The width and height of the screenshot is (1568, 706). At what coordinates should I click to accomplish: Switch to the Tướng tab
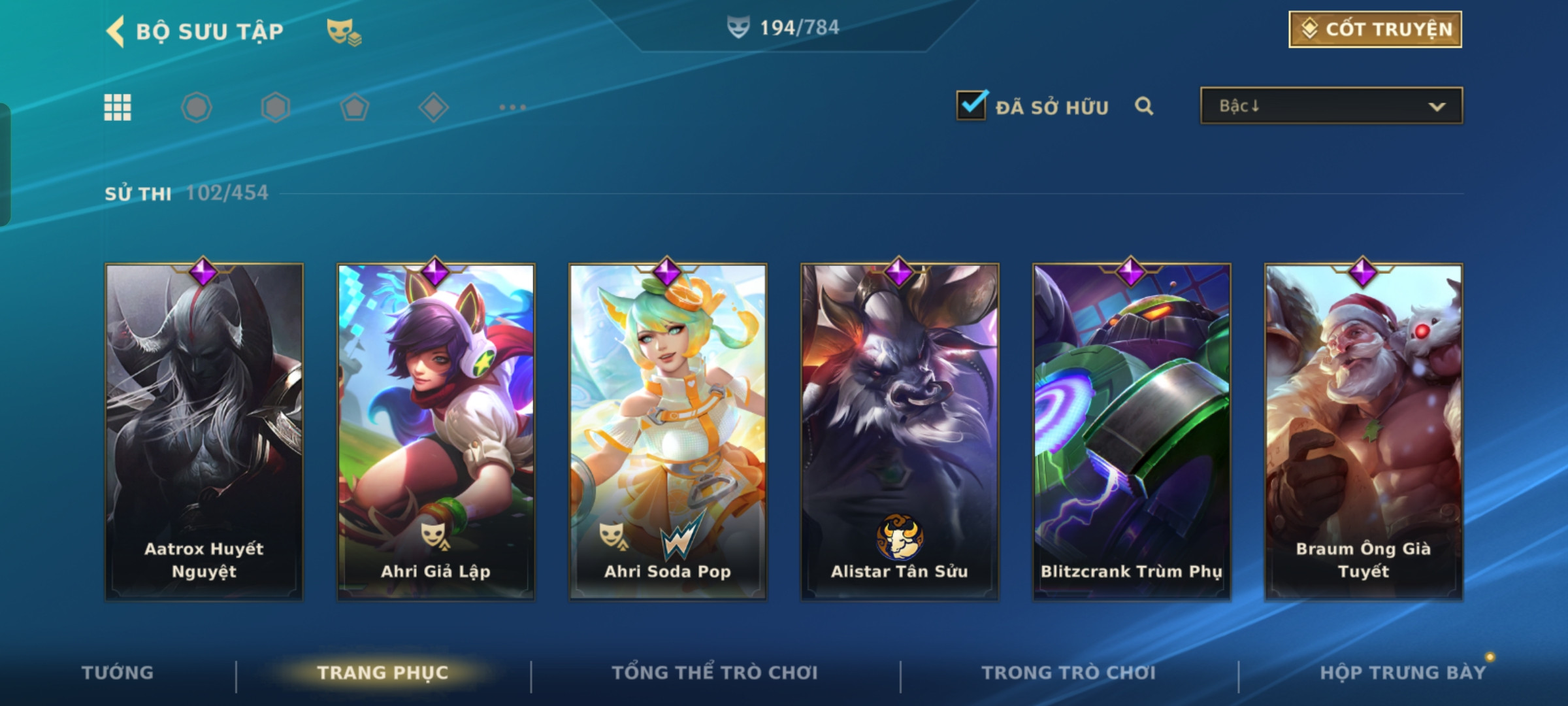[x=118, y=673]
